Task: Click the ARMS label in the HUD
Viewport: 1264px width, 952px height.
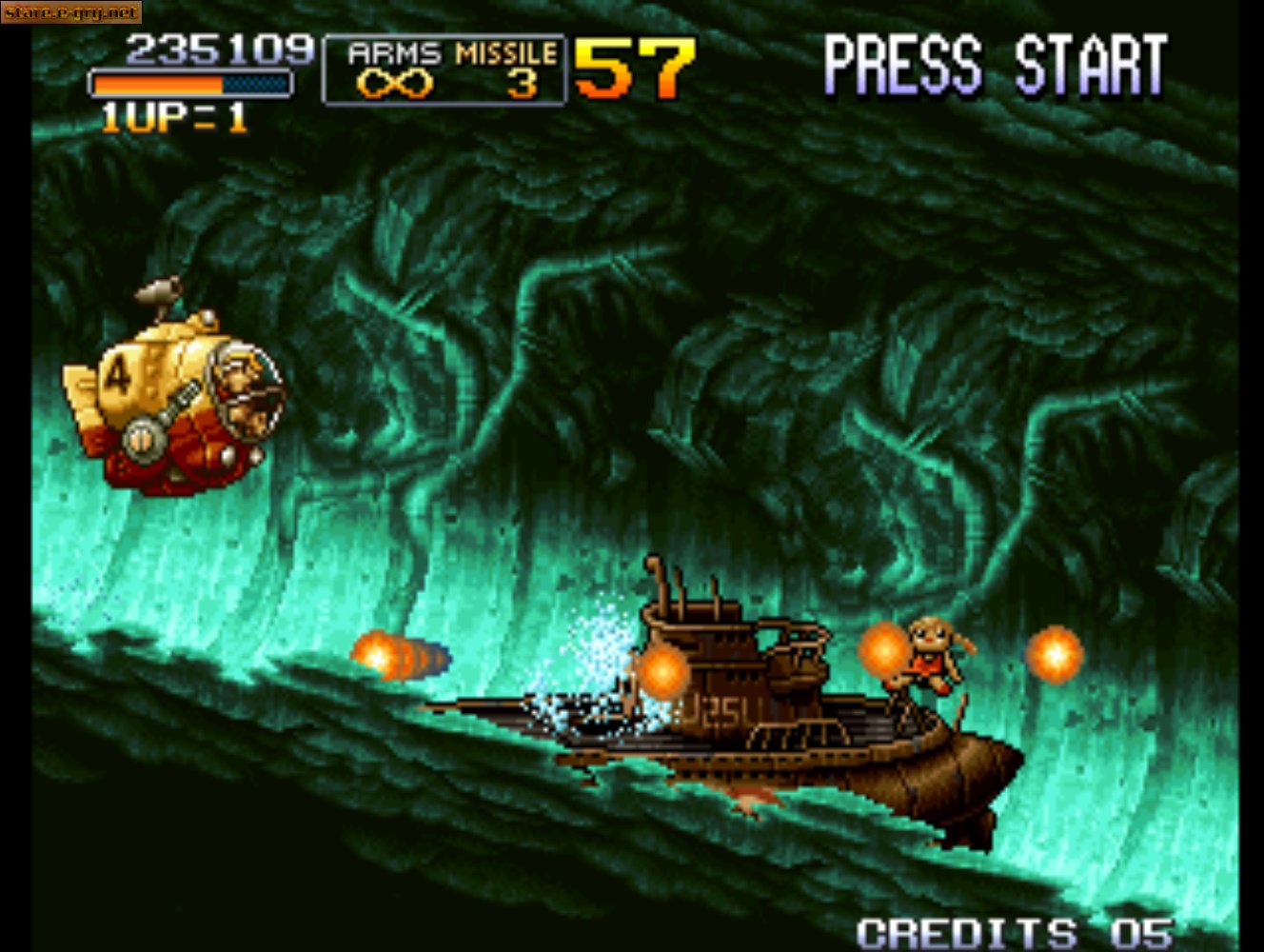Action: click(392, 54)
